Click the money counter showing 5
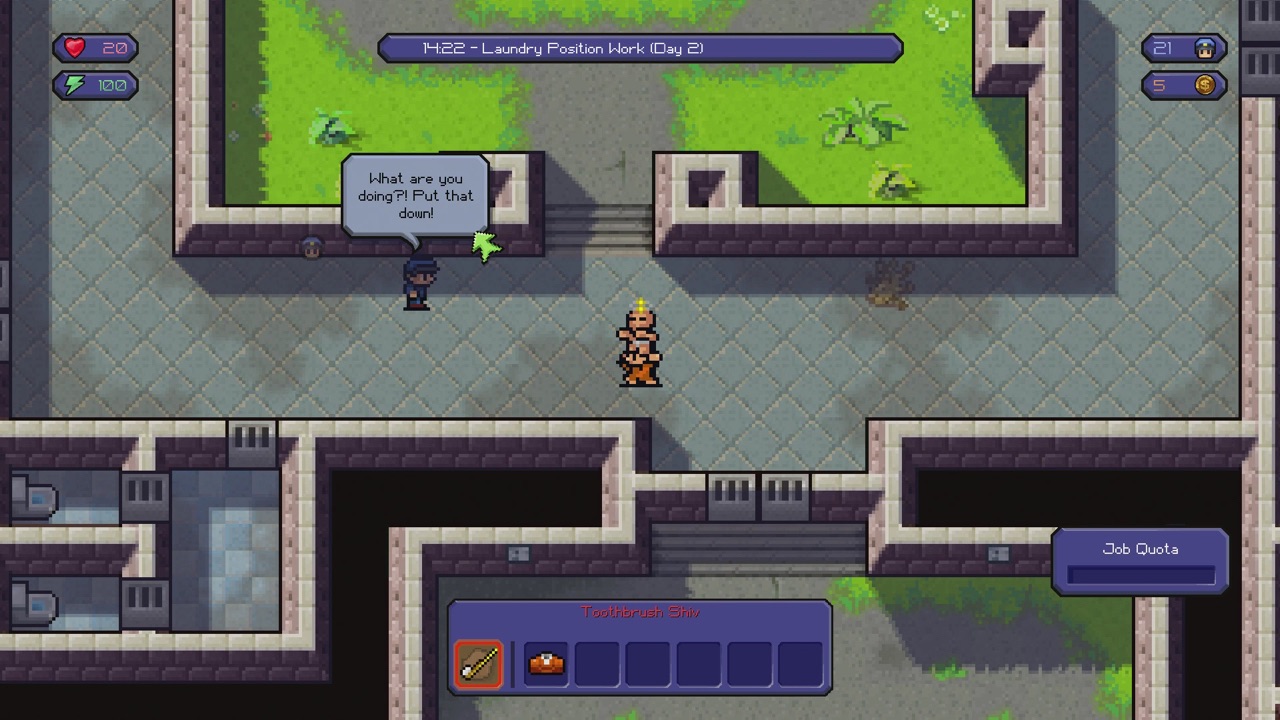 click(1158, 85)
